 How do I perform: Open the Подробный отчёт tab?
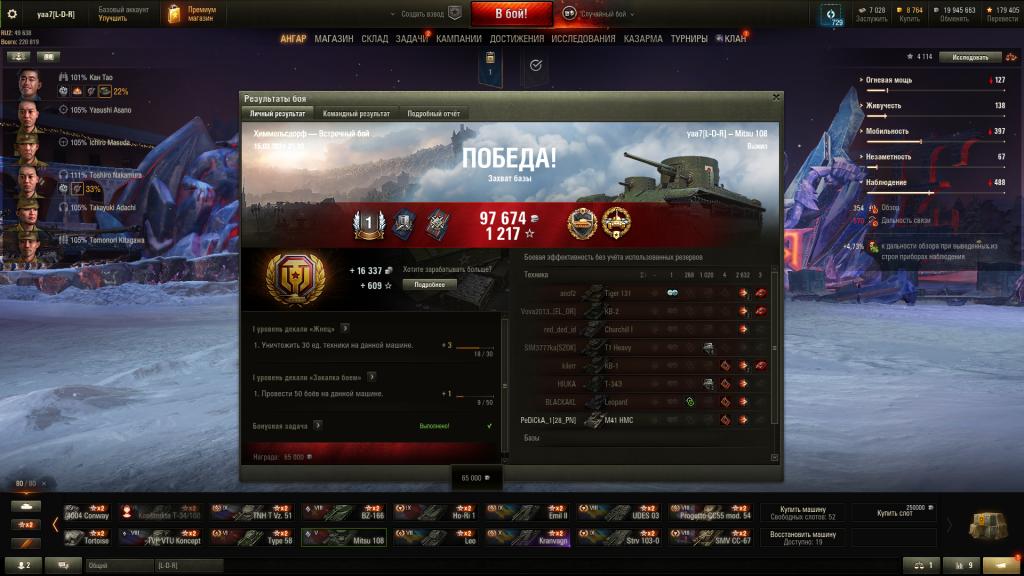[433, 114]
